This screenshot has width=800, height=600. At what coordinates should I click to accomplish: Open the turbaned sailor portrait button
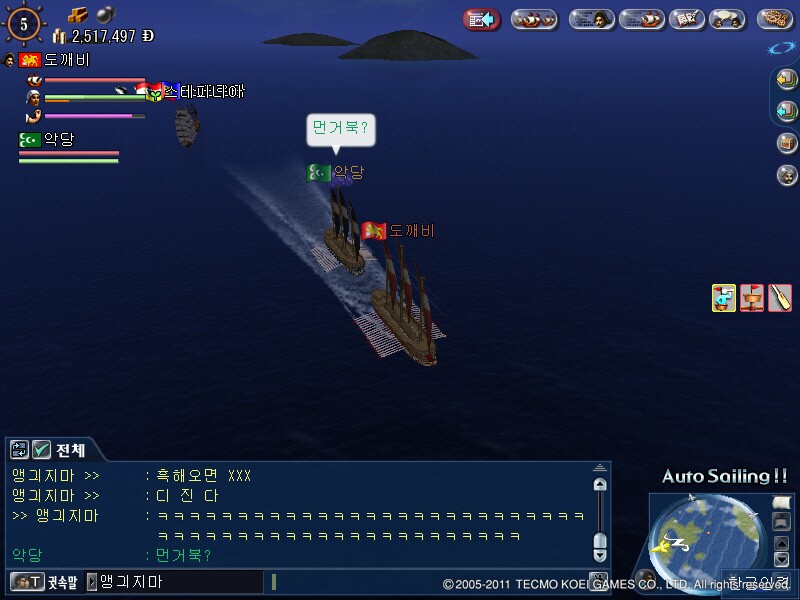pyautogui.click(x=787, y=175)
